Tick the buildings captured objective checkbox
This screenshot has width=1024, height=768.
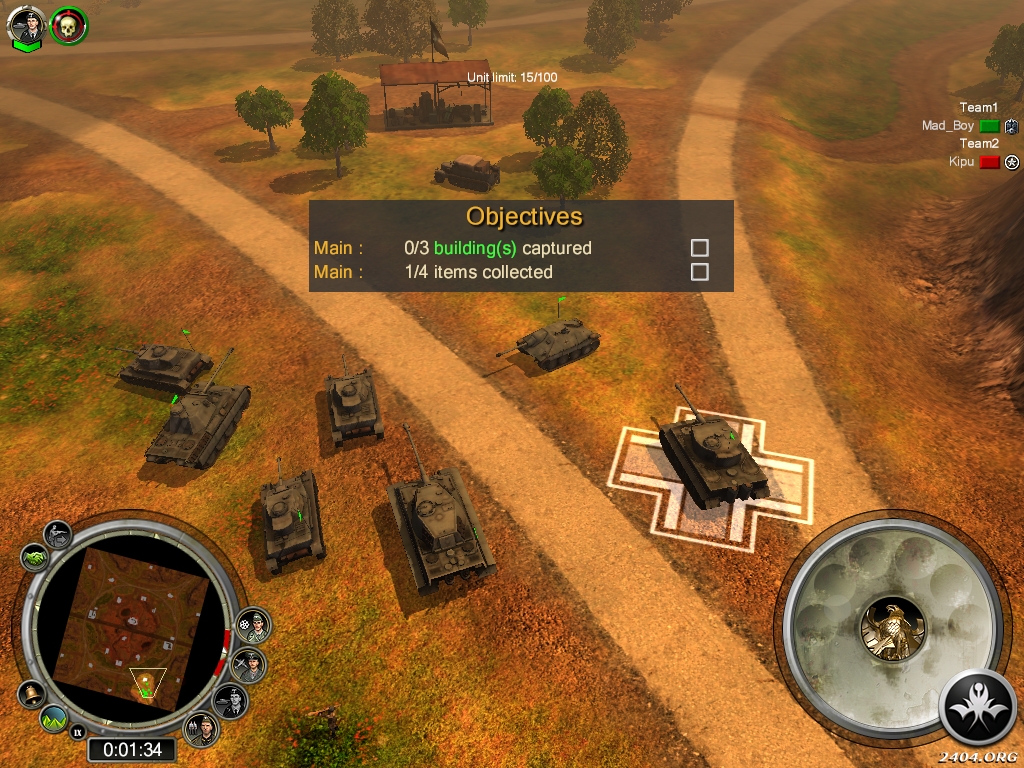[x=700, y=248]
